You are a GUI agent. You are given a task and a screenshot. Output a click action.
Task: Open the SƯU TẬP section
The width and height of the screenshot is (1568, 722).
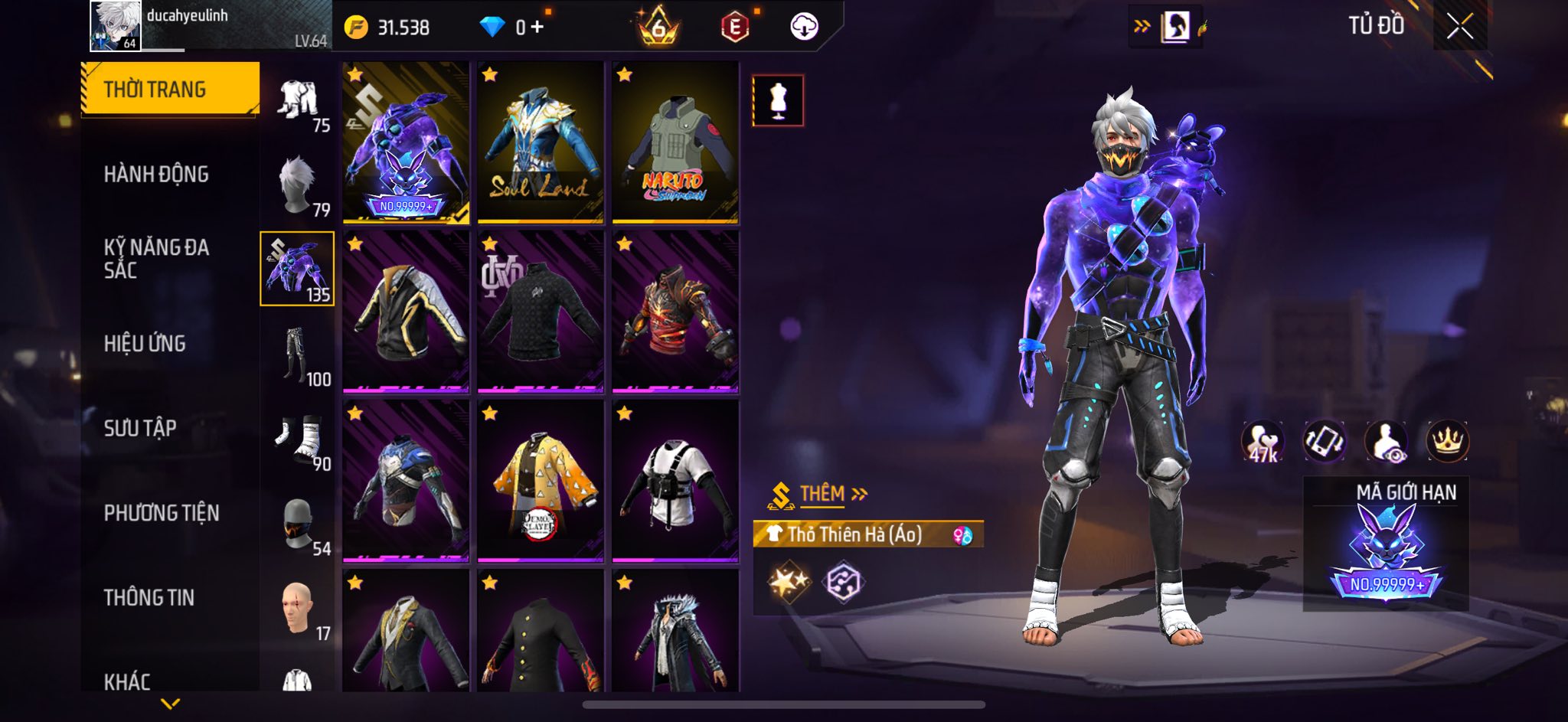pyautogui.click(x=140, y=428)
